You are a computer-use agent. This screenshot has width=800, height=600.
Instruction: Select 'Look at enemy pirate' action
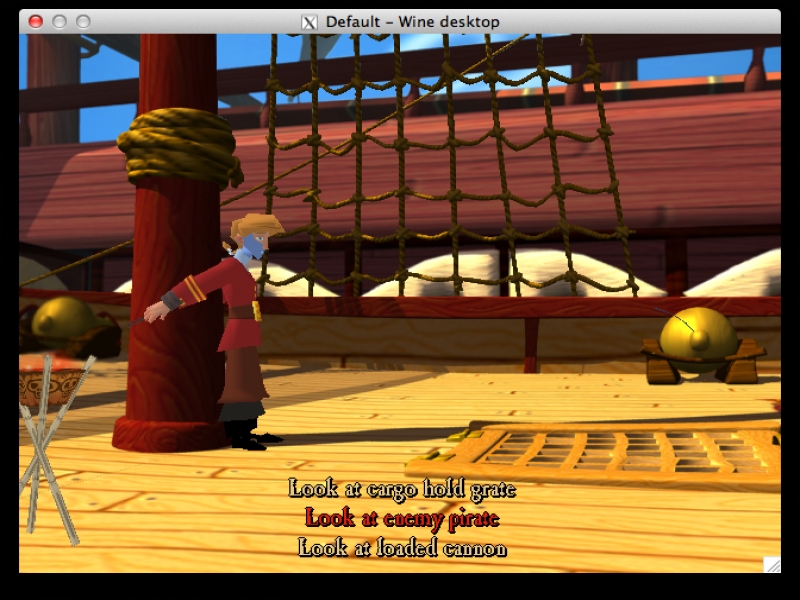[402, 518]
